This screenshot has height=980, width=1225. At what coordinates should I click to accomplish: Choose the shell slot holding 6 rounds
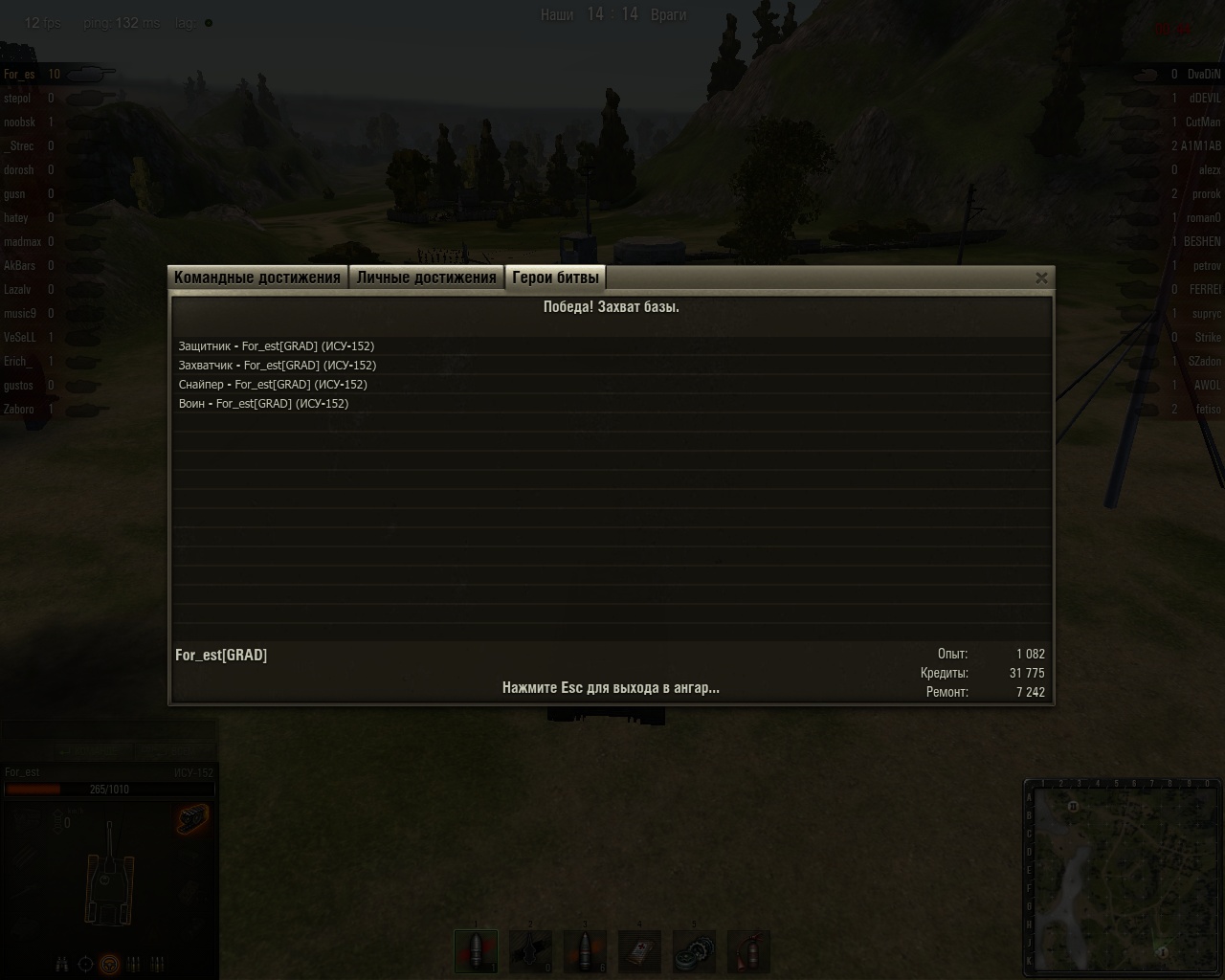point(585,951)
